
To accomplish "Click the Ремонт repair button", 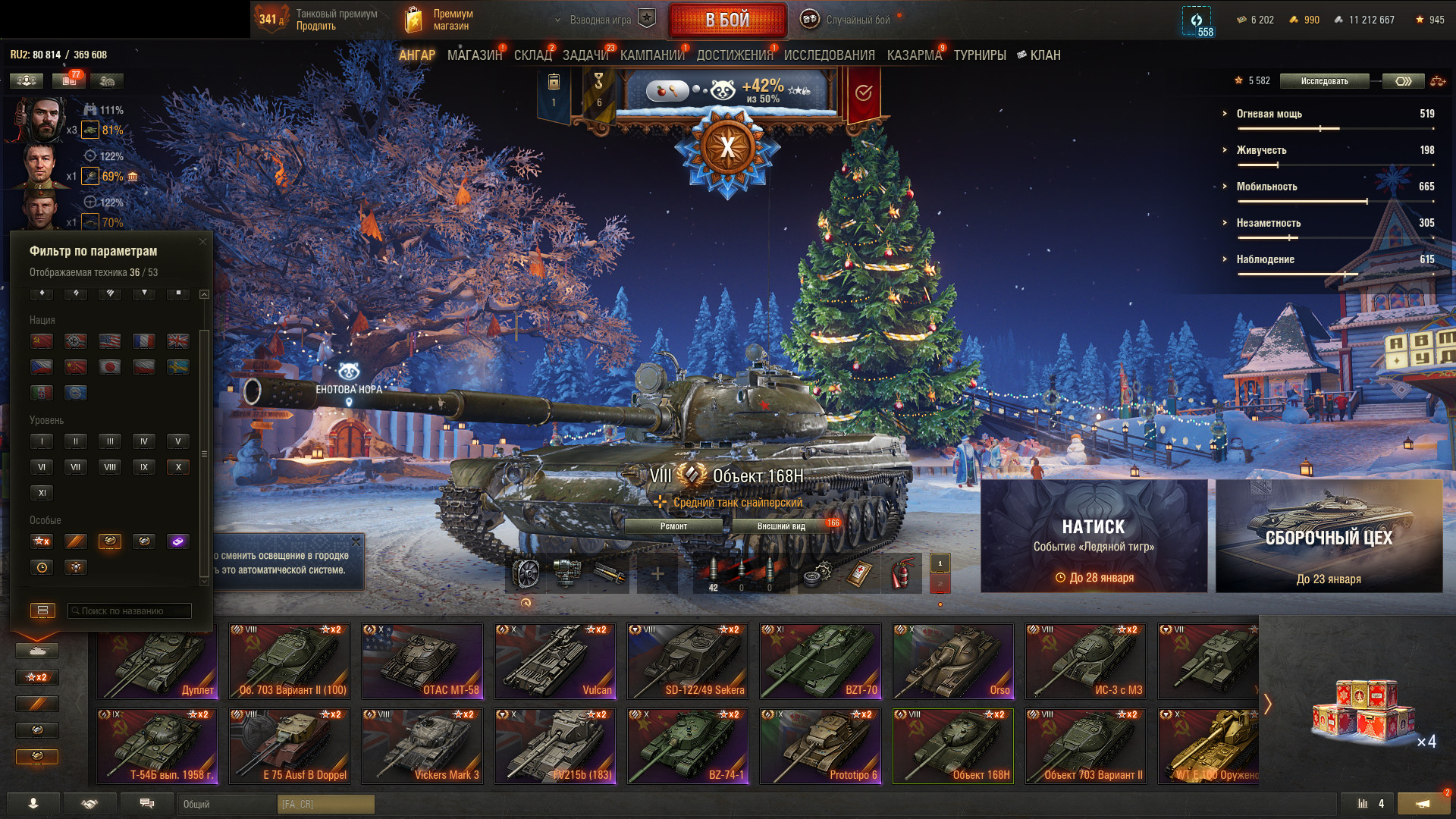I will [673, 526].
